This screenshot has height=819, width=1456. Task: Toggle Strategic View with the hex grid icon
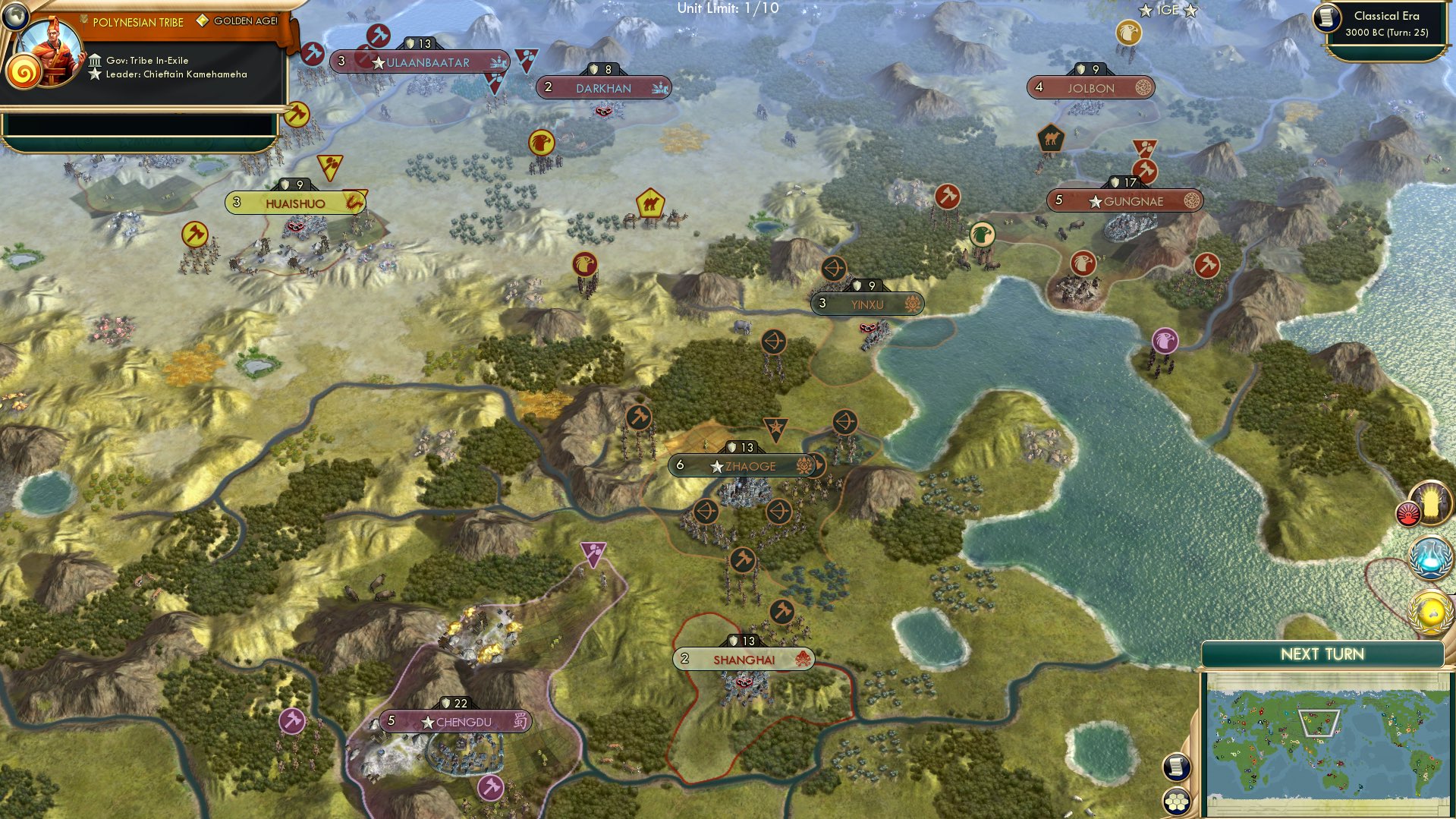(1177, 801)
